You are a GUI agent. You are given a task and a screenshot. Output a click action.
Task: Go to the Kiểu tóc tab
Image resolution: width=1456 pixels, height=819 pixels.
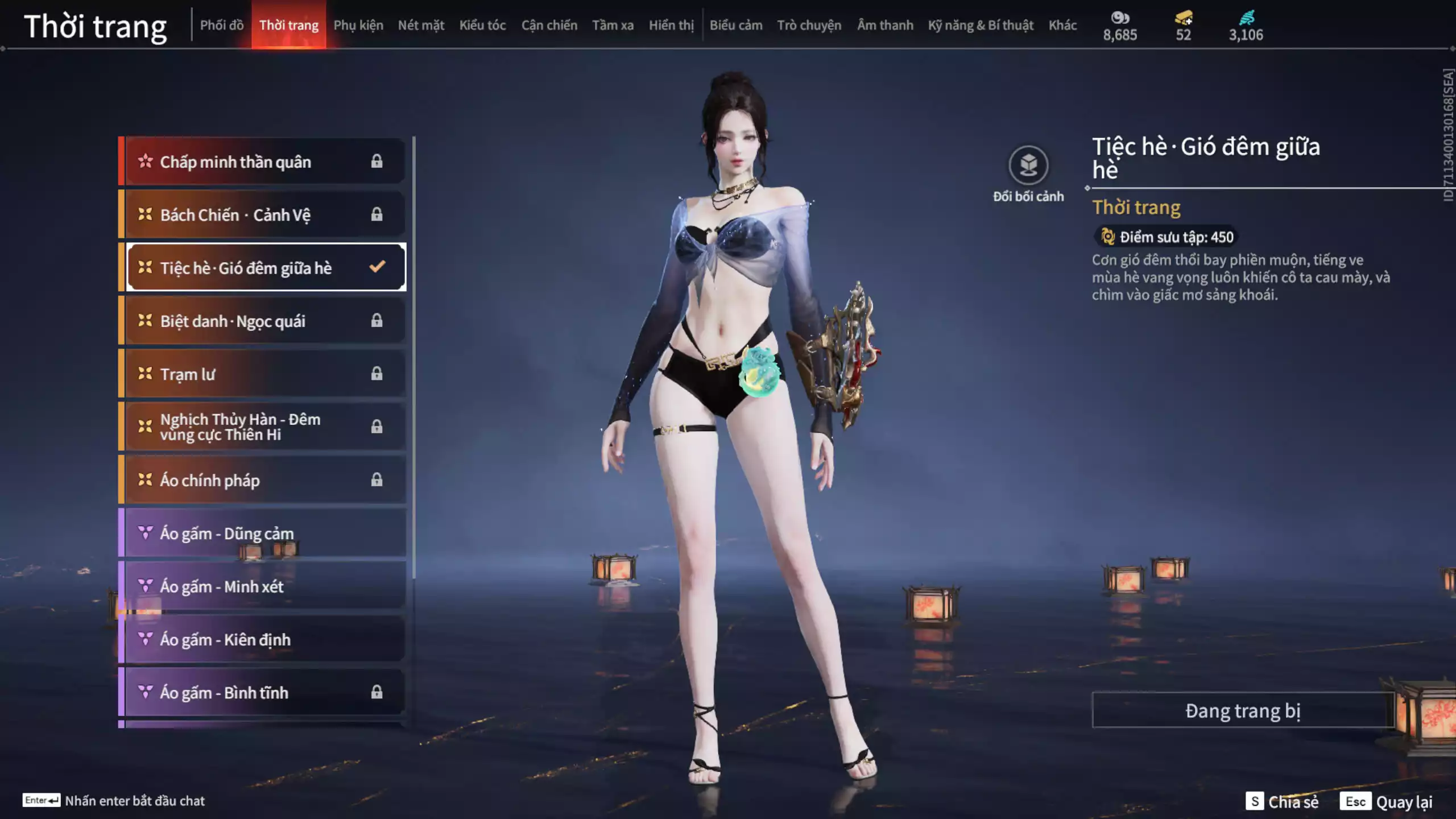click(x=482, y=25)
